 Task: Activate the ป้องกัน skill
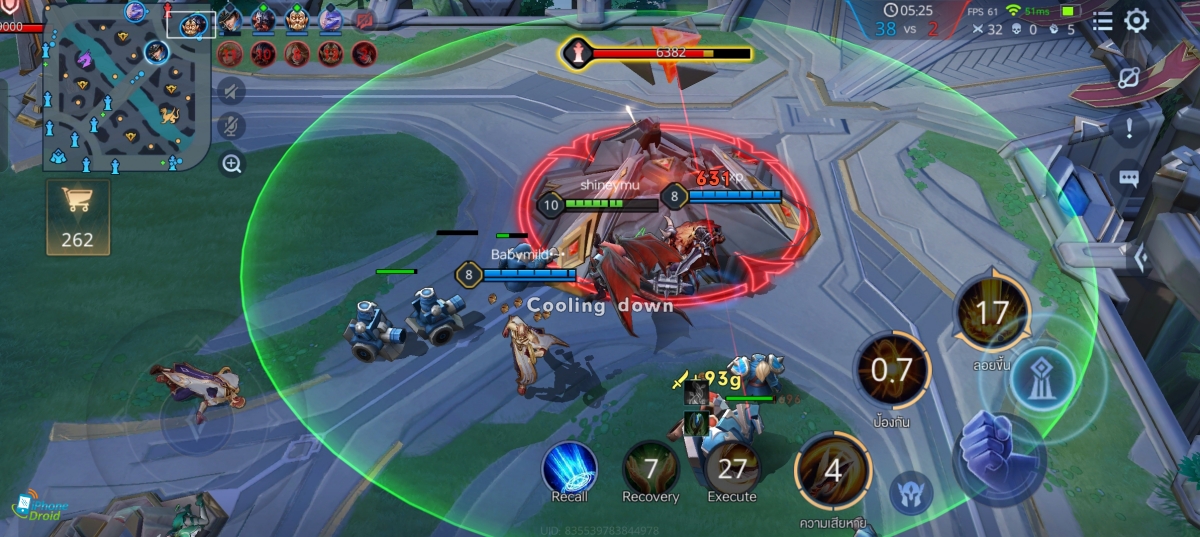tap(891, 370)
